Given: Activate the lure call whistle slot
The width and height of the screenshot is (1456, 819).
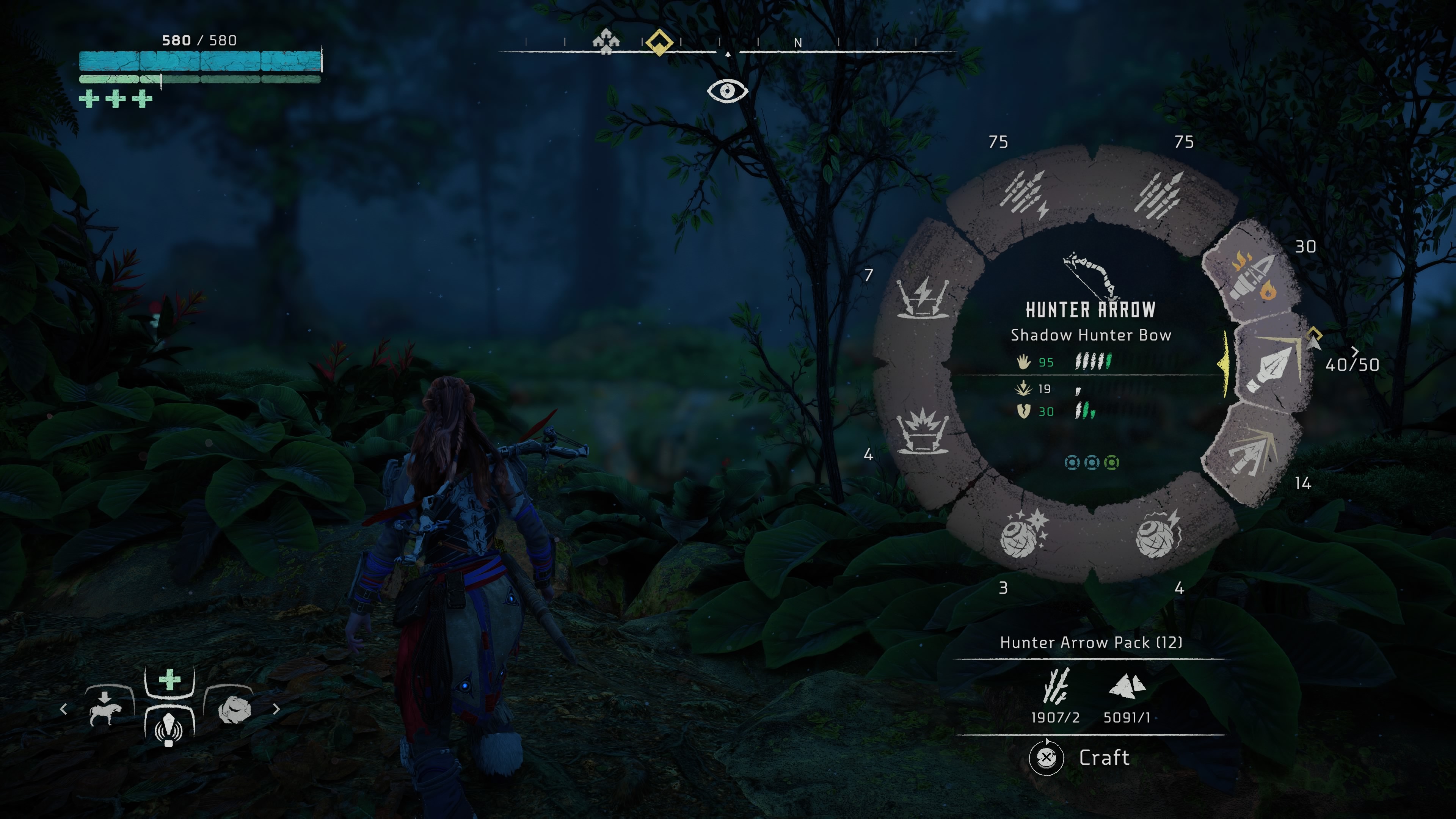Looking at the screenshot, I should (169, 726).
